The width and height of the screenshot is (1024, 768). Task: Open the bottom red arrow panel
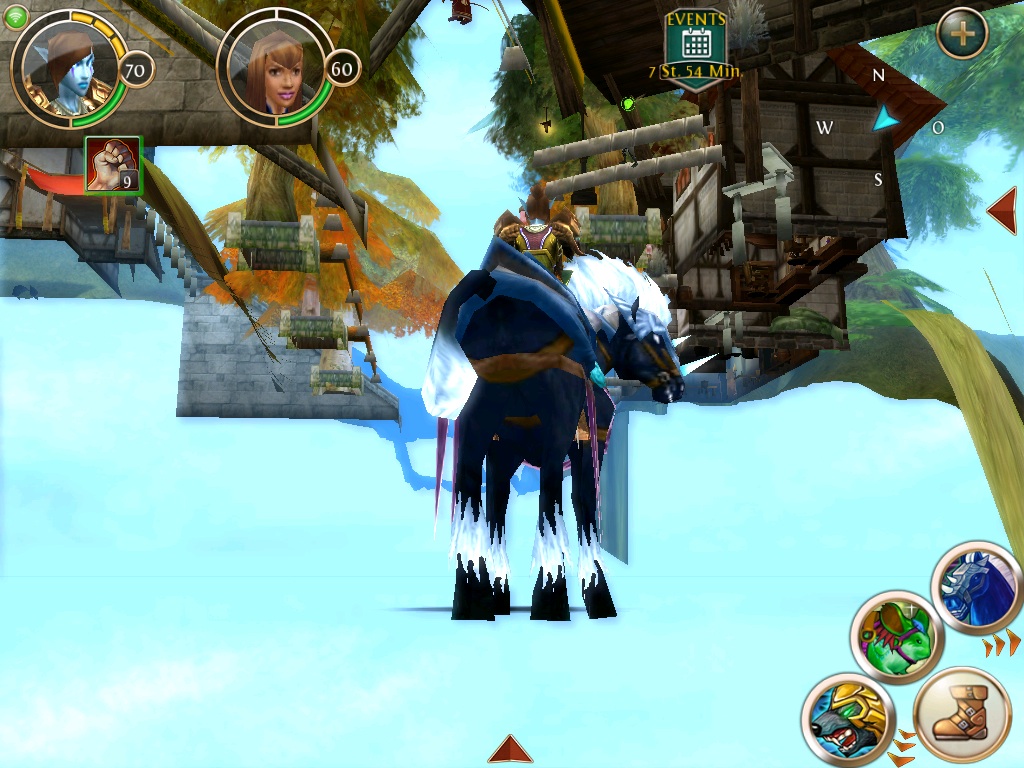510,749
